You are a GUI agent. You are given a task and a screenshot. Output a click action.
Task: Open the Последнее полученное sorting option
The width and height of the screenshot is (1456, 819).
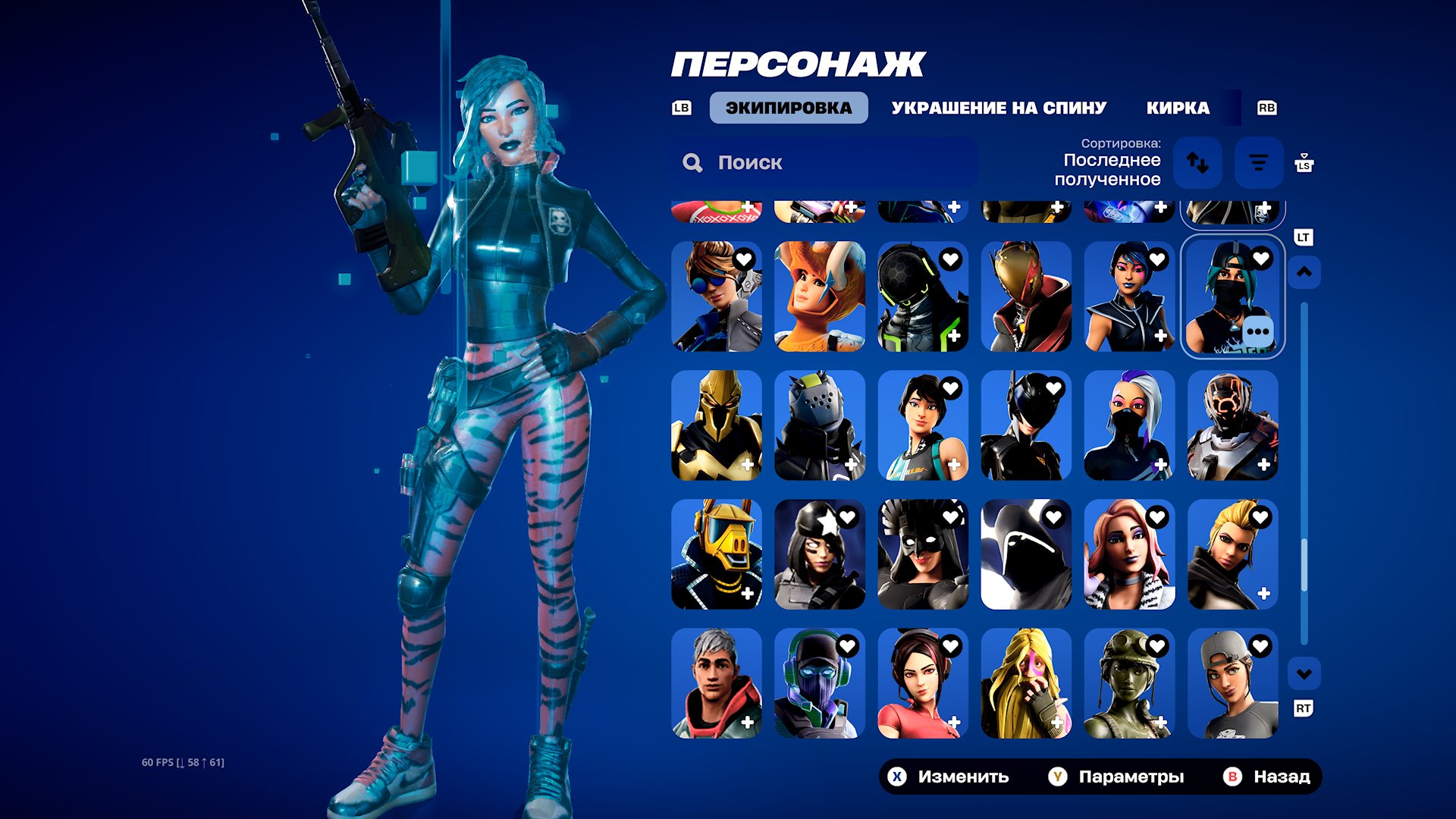click(x=1112, y=171)
